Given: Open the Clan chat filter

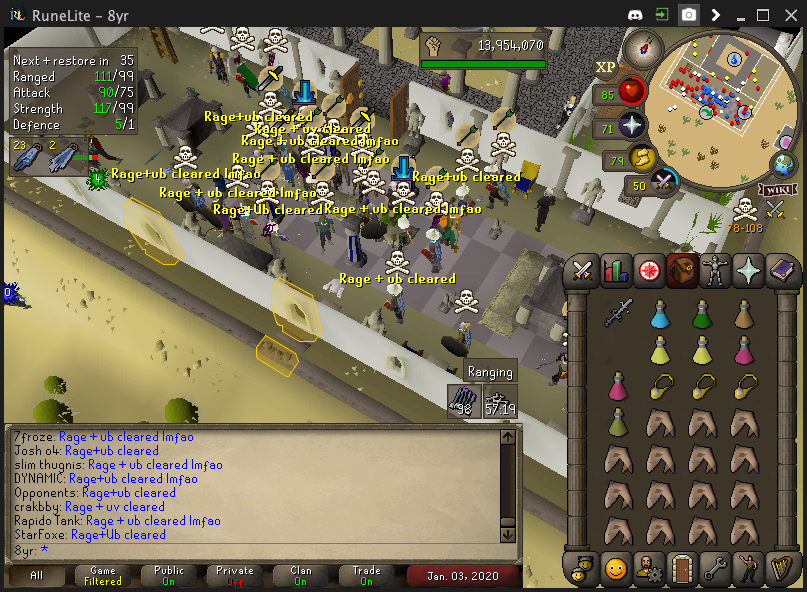Looking at the screenshot, I should click(x=301, y=576).
